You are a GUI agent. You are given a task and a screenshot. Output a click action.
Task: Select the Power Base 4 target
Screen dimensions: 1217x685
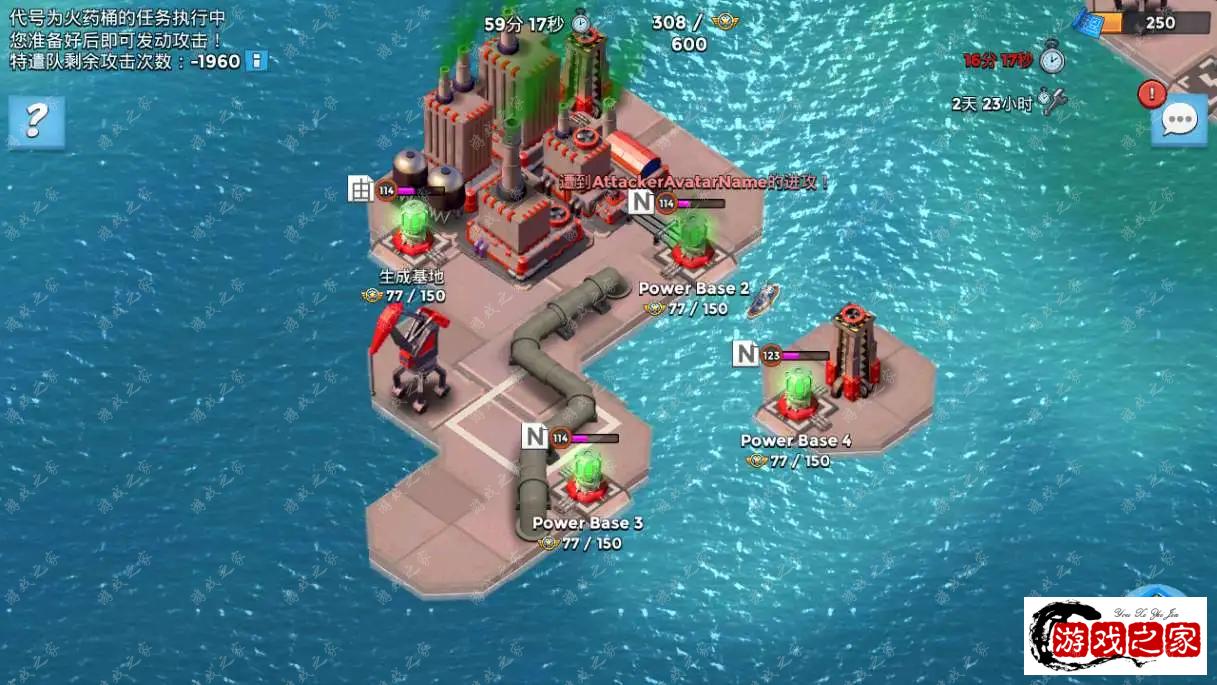[x=797, y=392]
